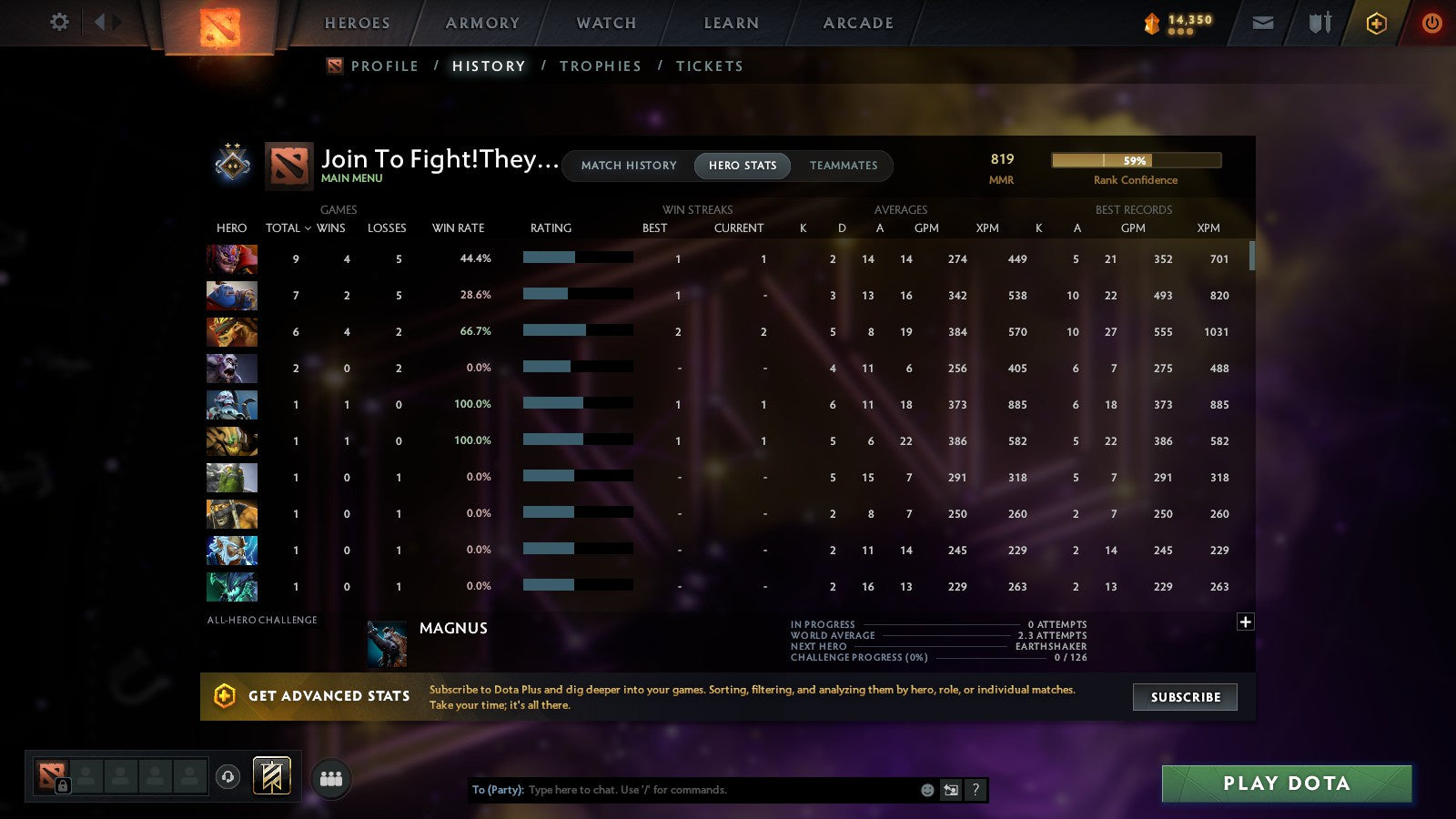Screen dimensions: 1456x819
Task: Switch chat to a different channel using arrow icon
Action: click(951, 790)
